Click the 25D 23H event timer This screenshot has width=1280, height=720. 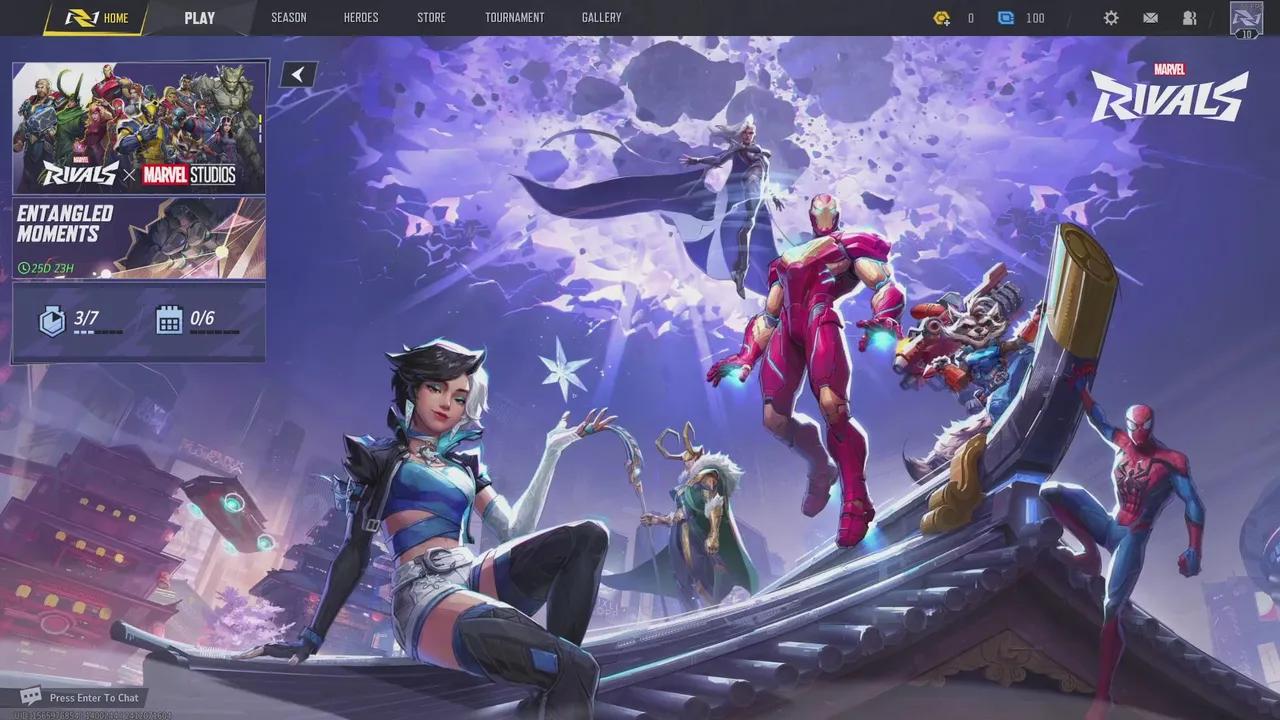click(x=46, y=268)
